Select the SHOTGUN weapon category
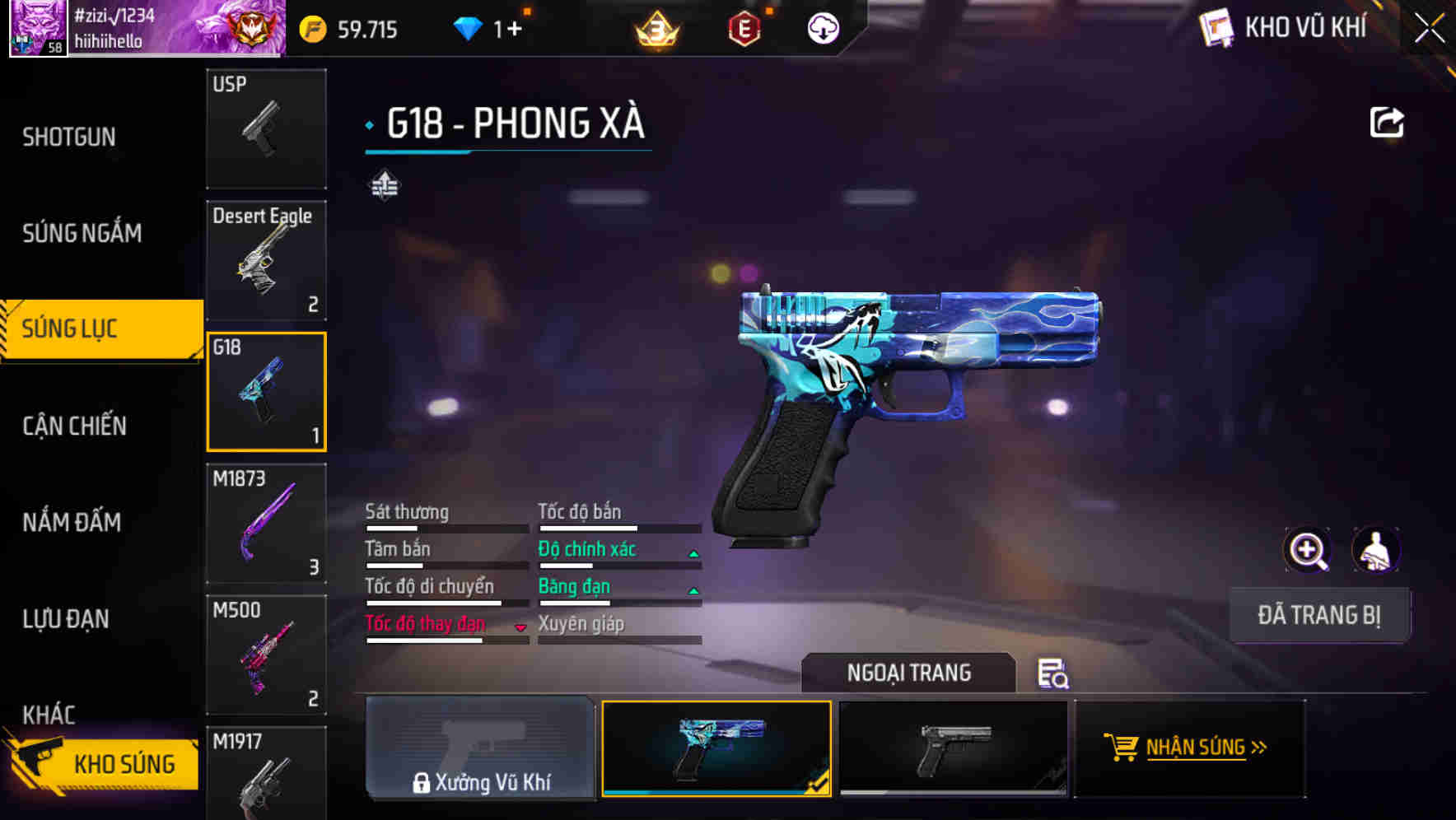The width and height of the screenshot is (1456, 820). pyautogui.click(x=69, y=137)
